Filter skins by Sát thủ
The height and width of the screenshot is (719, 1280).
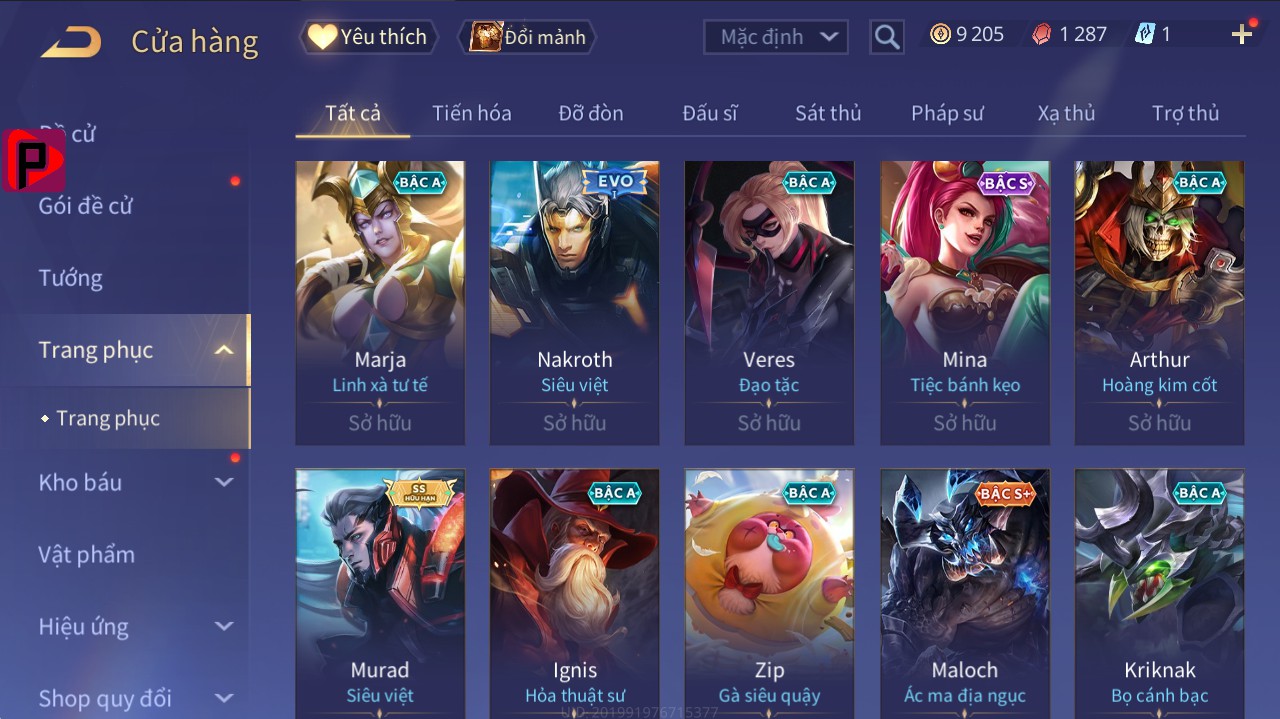pyautogui.click(x=827, y=113)
